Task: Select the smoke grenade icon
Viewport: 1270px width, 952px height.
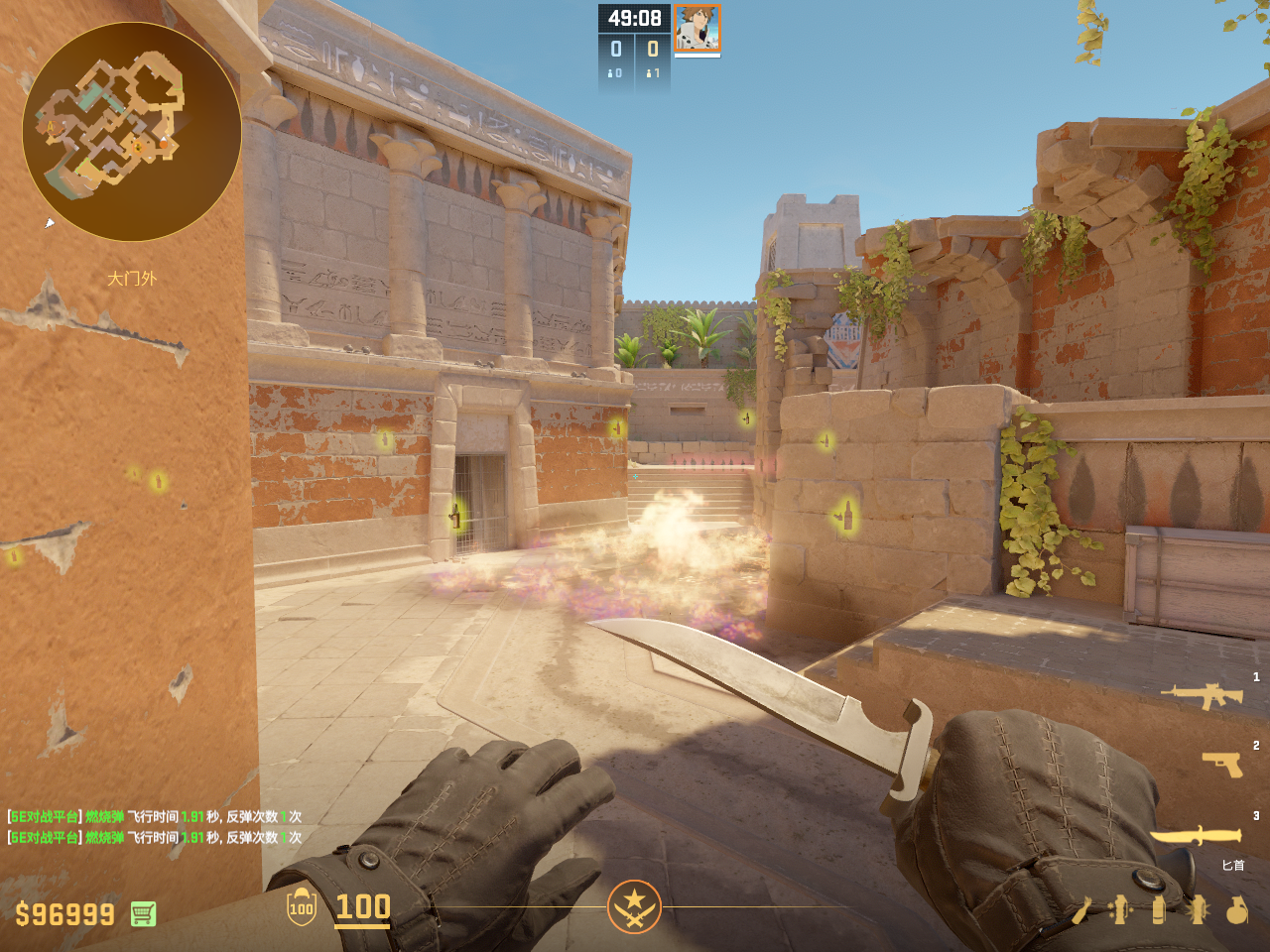Action: click(1158, 909)
